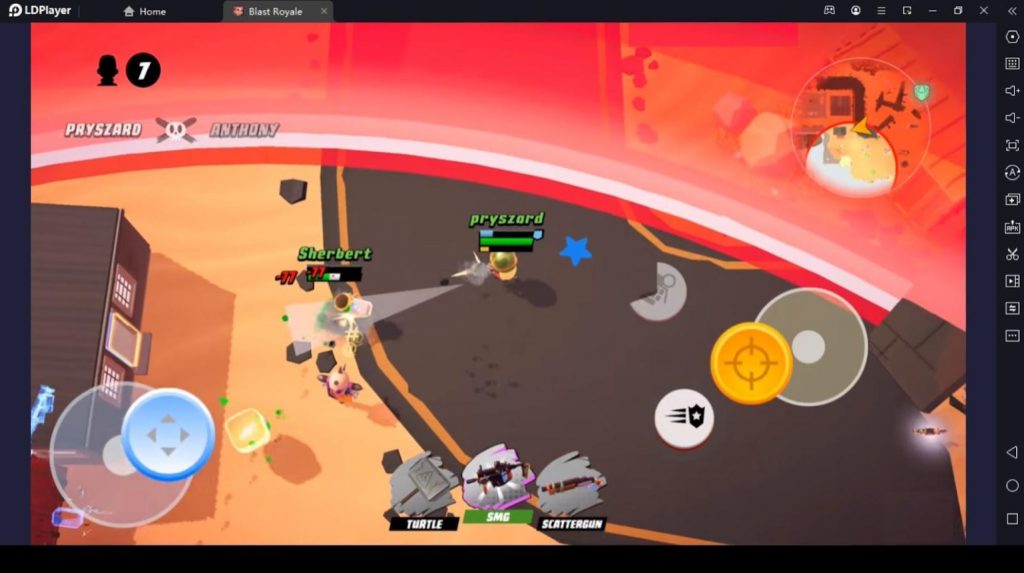Activate the shield dash ability button
Screen dimensions: 1024x573
684,418
